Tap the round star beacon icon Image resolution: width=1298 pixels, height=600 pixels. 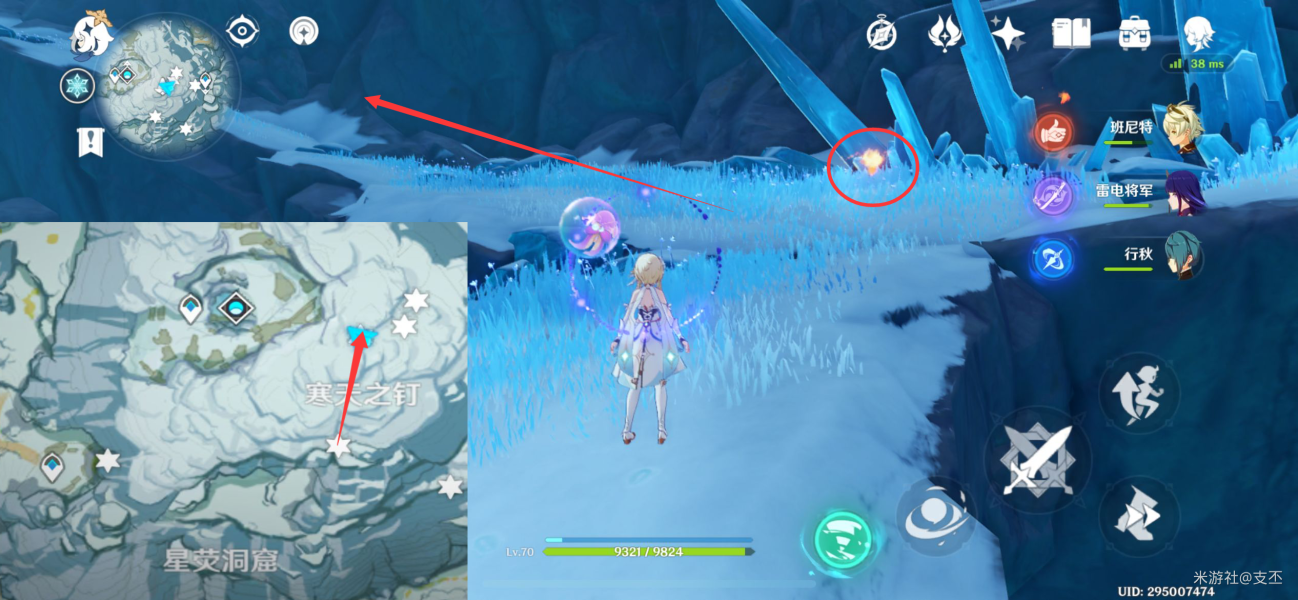[x=302, y=31]
